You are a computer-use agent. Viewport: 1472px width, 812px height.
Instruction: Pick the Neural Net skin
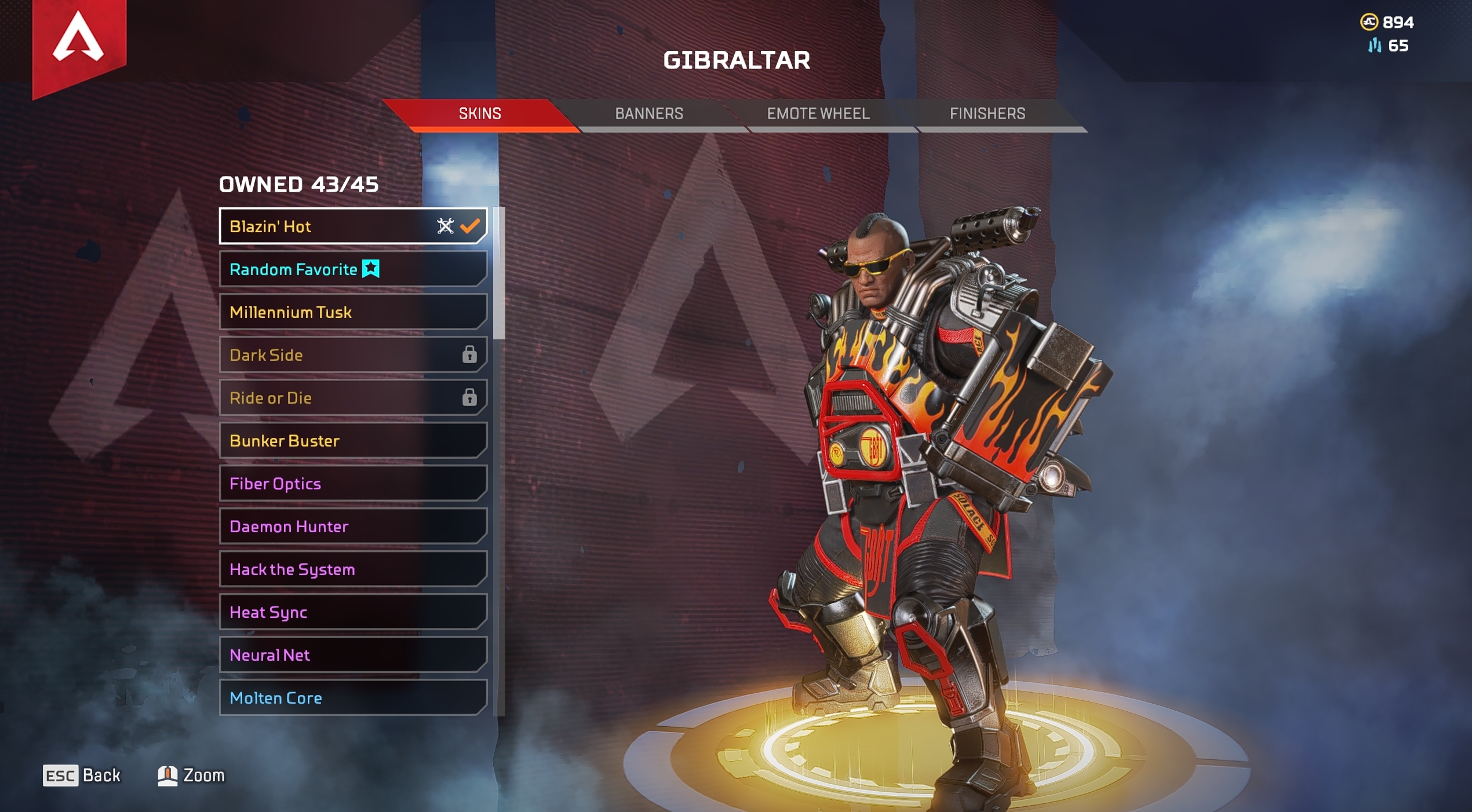tap(352, 654)
